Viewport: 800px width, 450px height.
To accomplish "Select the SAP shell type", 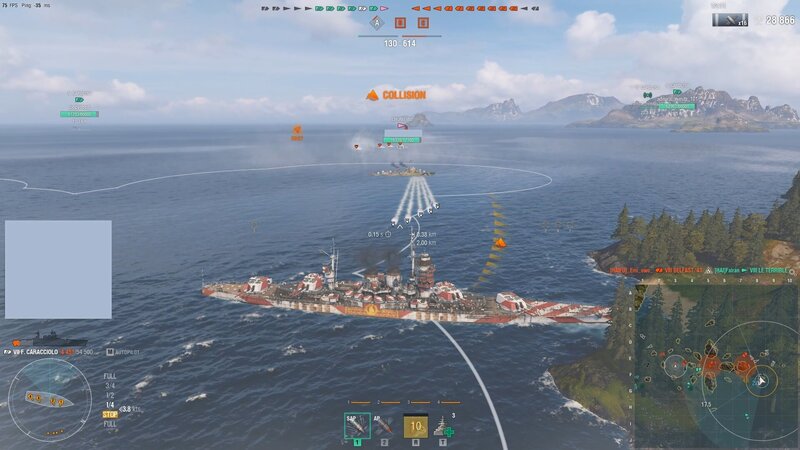I will coord(357,426).
